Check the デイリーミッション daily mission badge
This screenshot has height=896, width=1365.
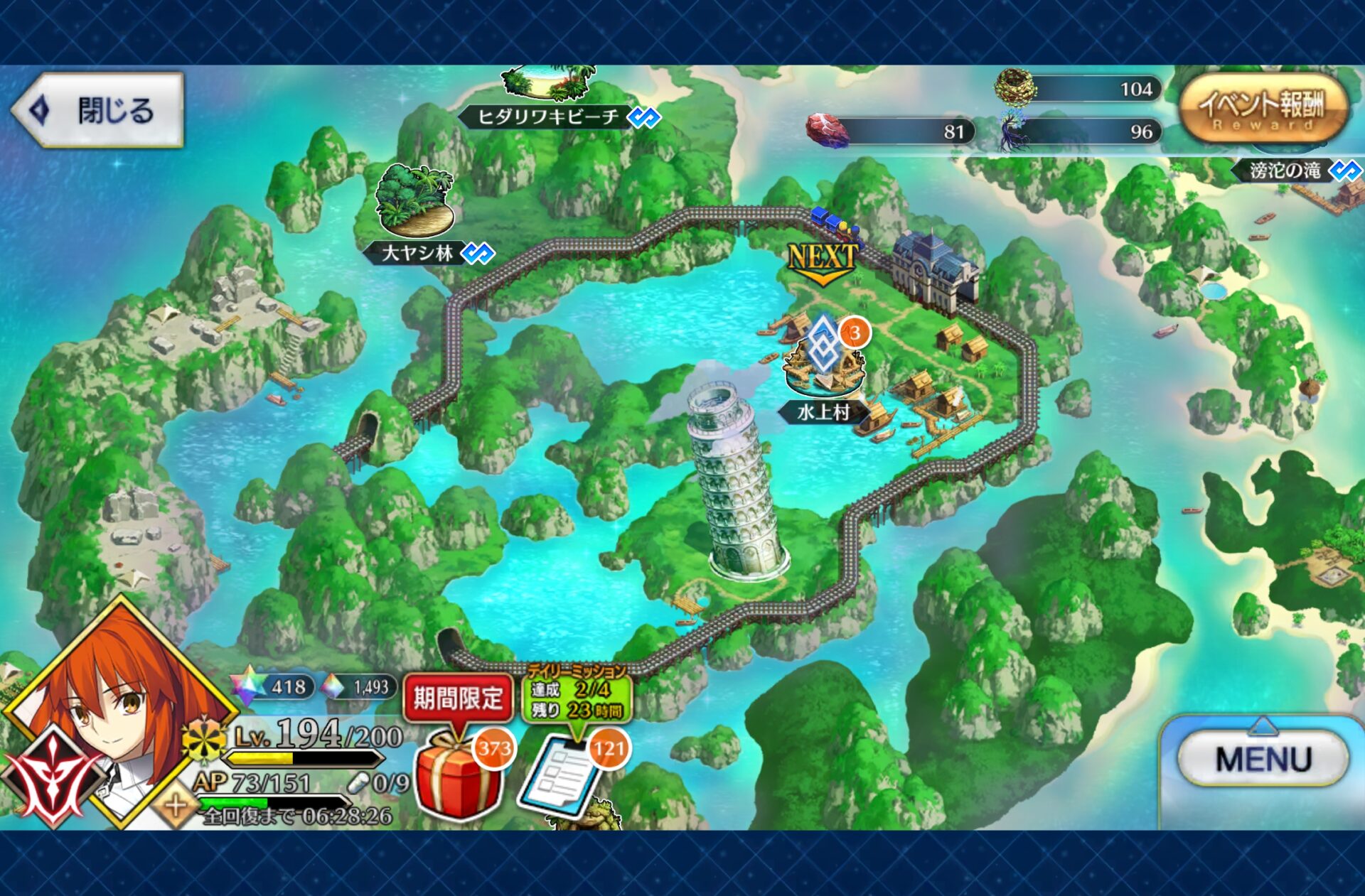[577, 695]
